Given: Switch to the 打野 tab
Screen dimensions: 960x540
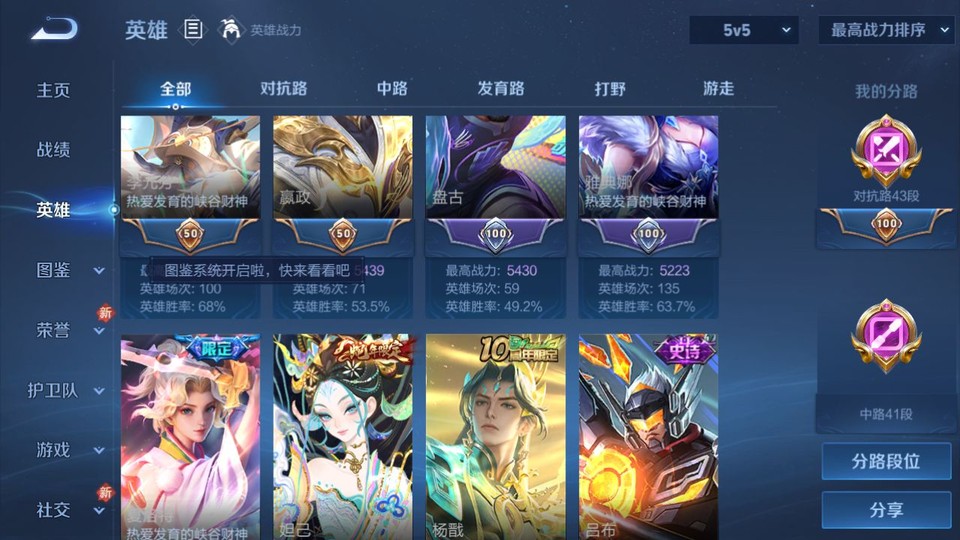Looking at the screenshot, I should [x=610, y=89].
